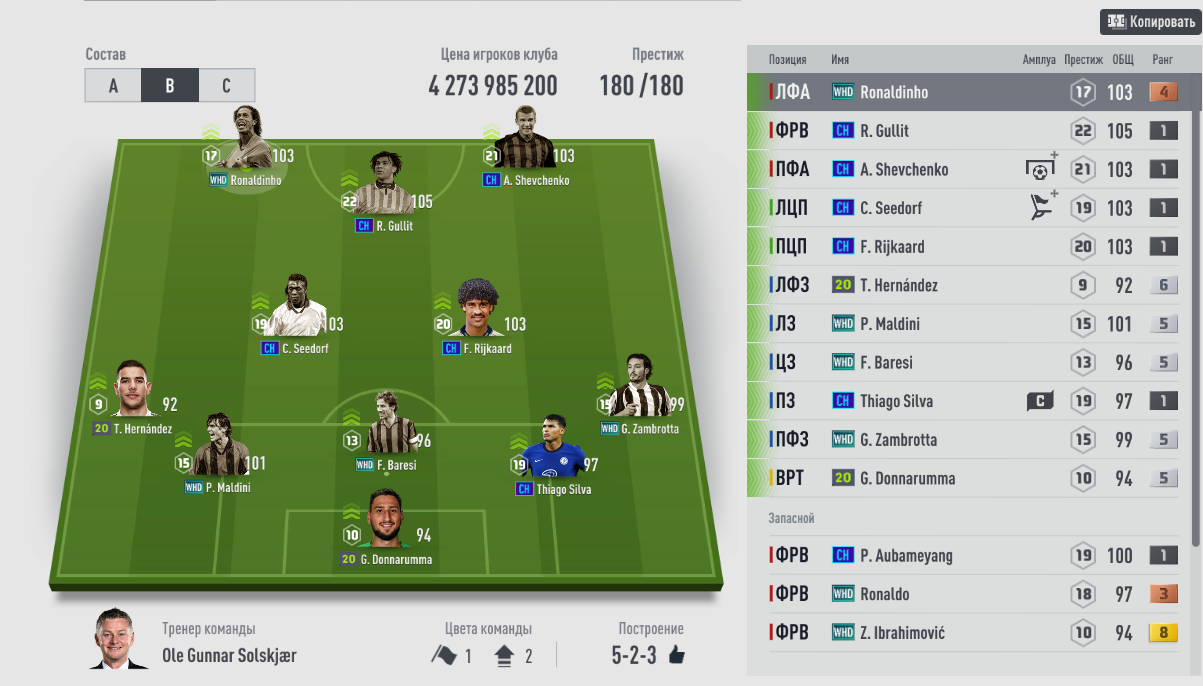This screenshot has width=1203, height=686.
Task: Select squad tab B
Action: 170,86
